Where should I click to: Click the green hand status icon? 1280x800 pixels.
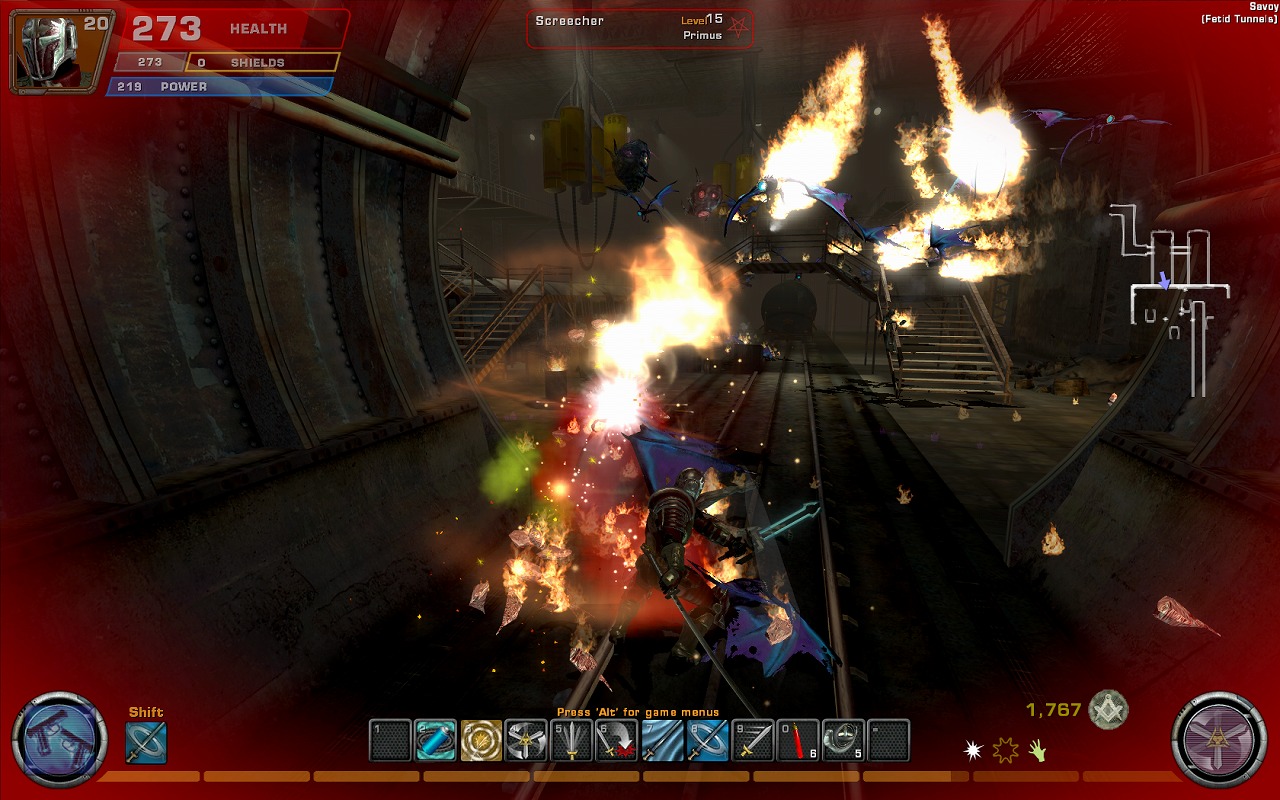pos(1038,750)
